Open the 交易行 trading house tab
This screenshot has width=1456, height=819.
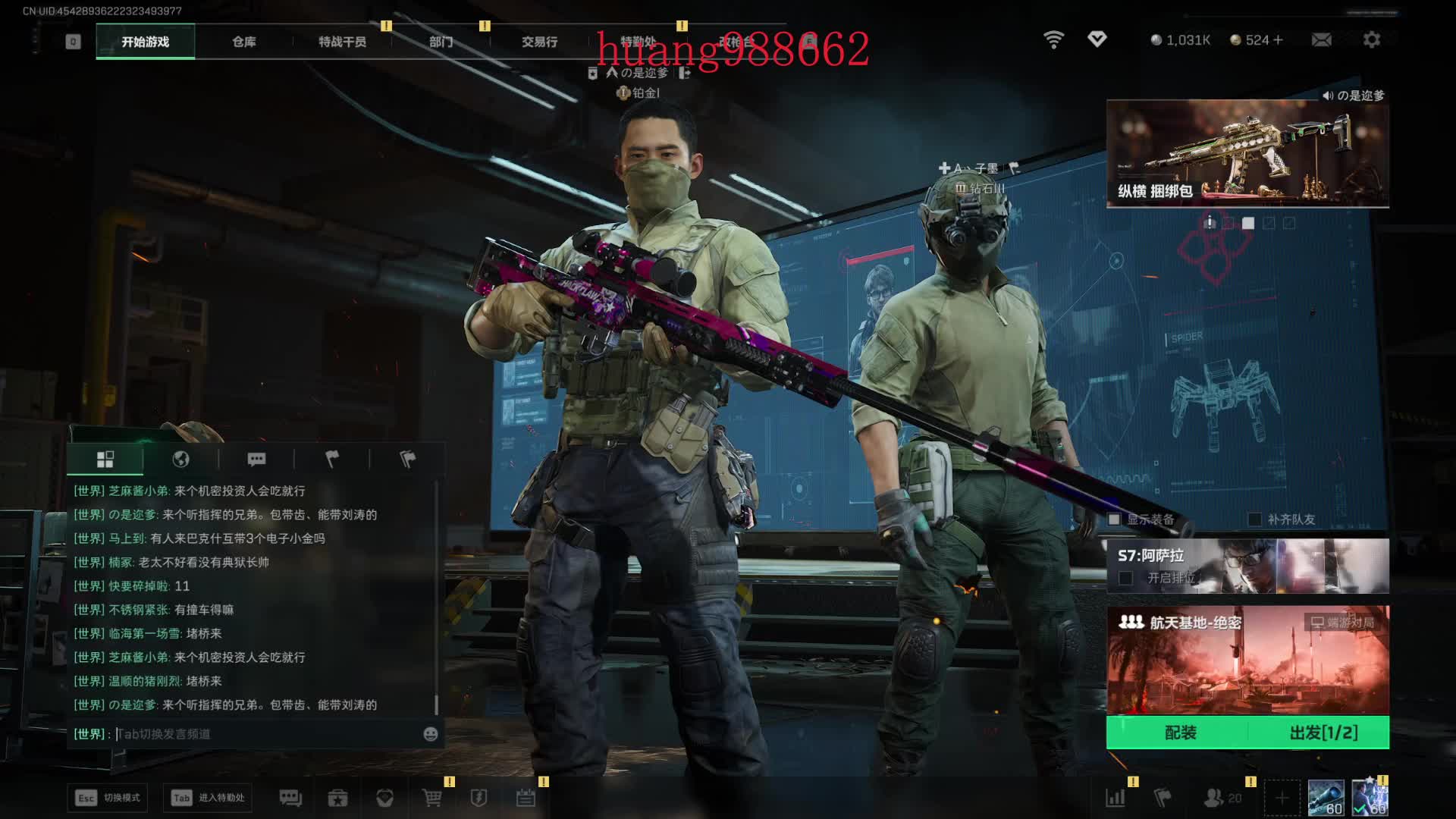click(x=539, y=42)
